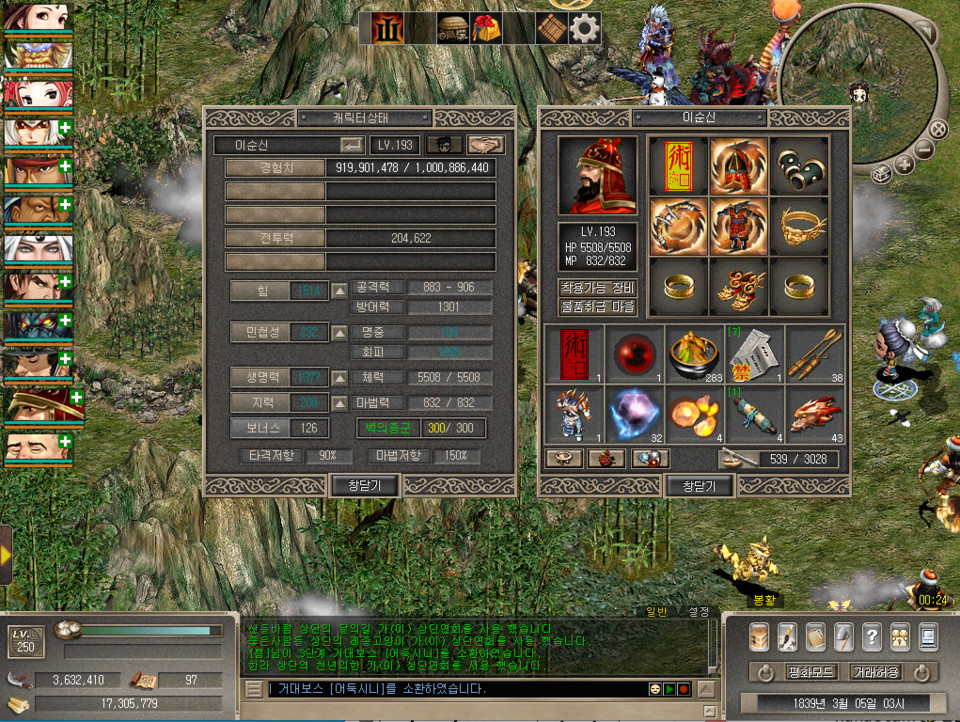960x722 pixels.
Task: Select the equipped red helmet slot
Action: tap(738, 165)
